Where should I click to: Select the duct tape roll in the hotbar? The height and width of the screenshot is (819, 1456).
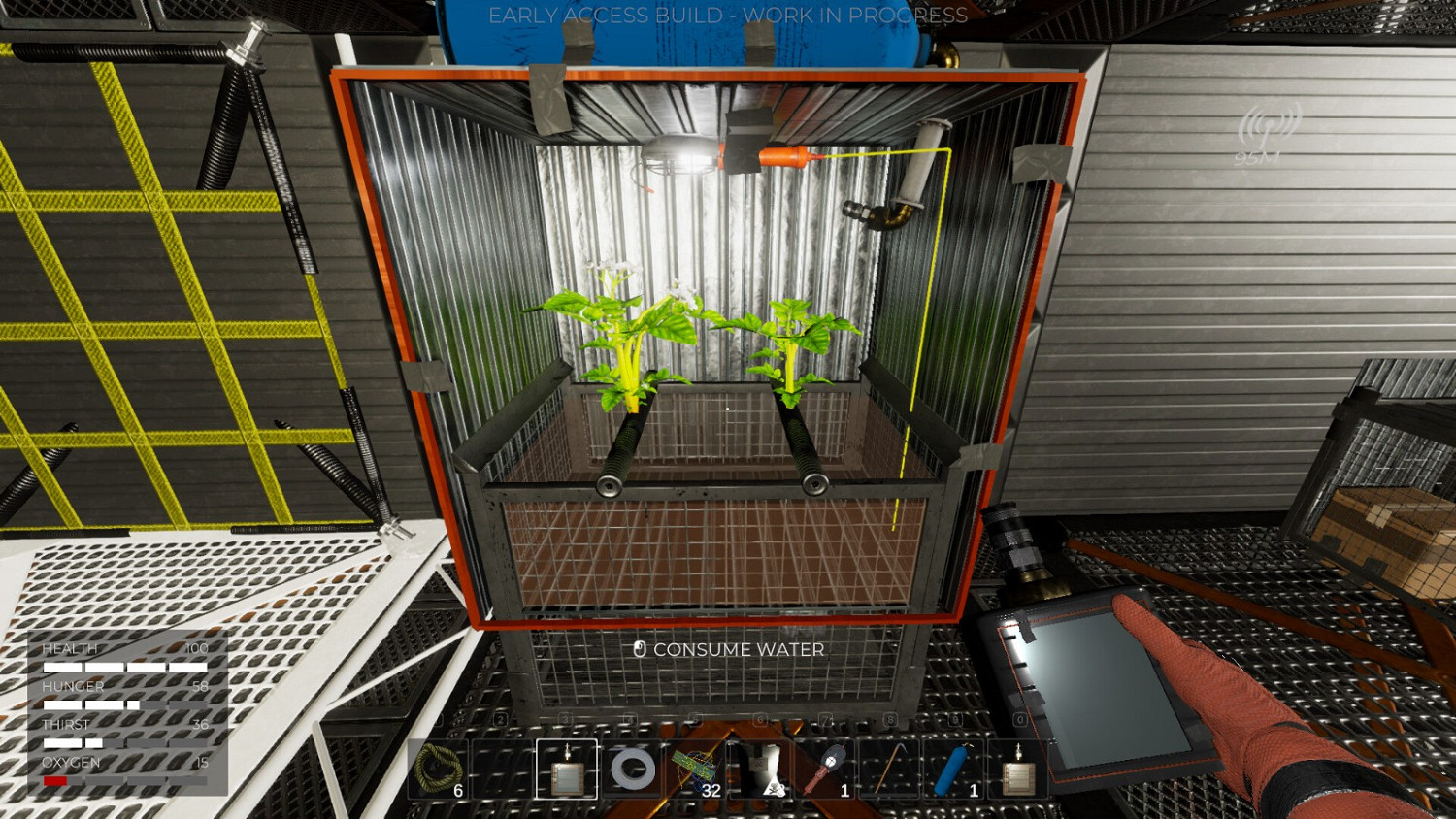(x=631, y=770)
